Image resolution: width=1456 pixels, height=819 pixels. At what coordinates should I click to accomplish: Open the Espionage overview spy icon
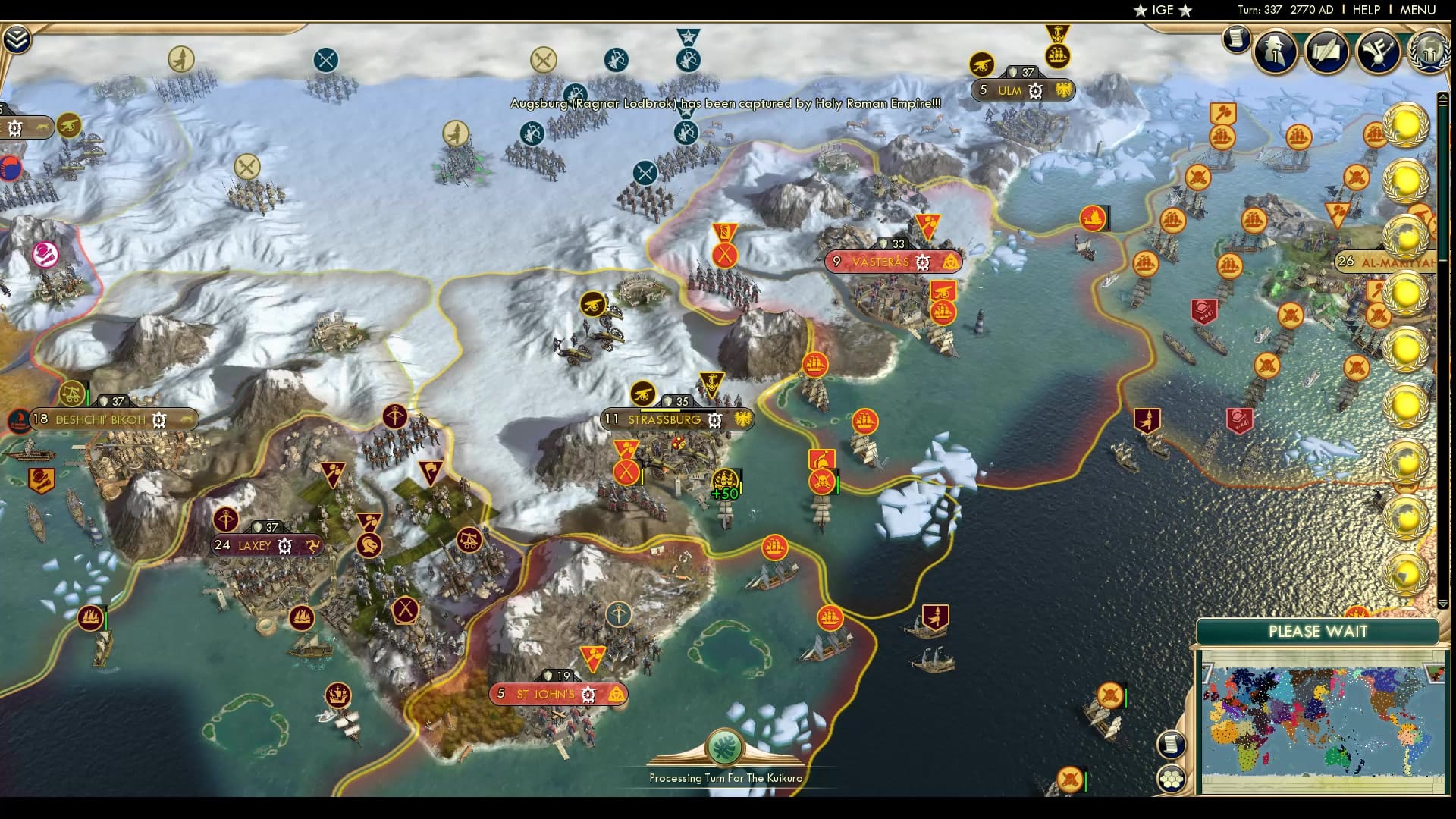coord(1276,52)
